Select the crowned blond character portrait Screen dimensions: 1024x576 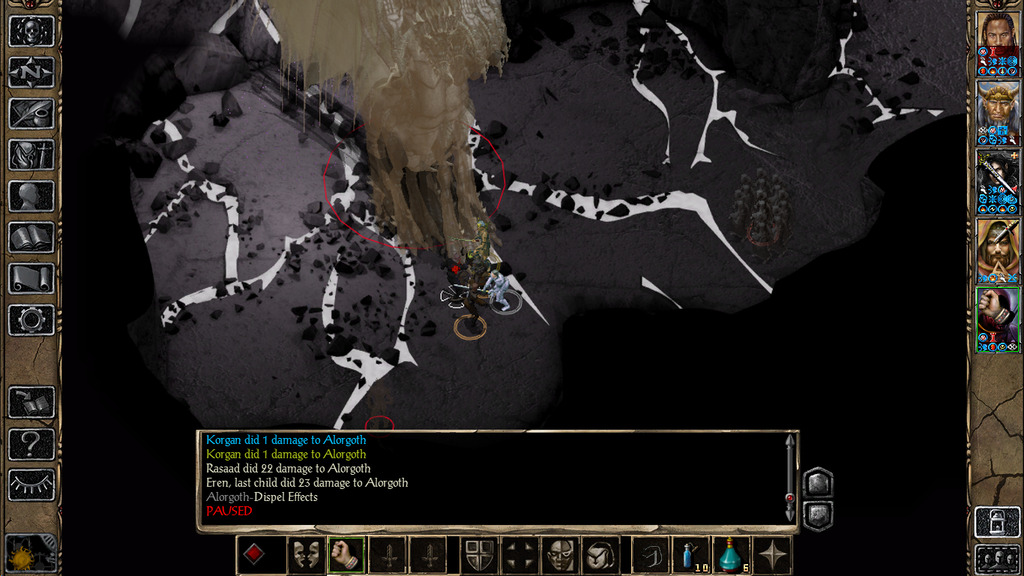point(997,113)
